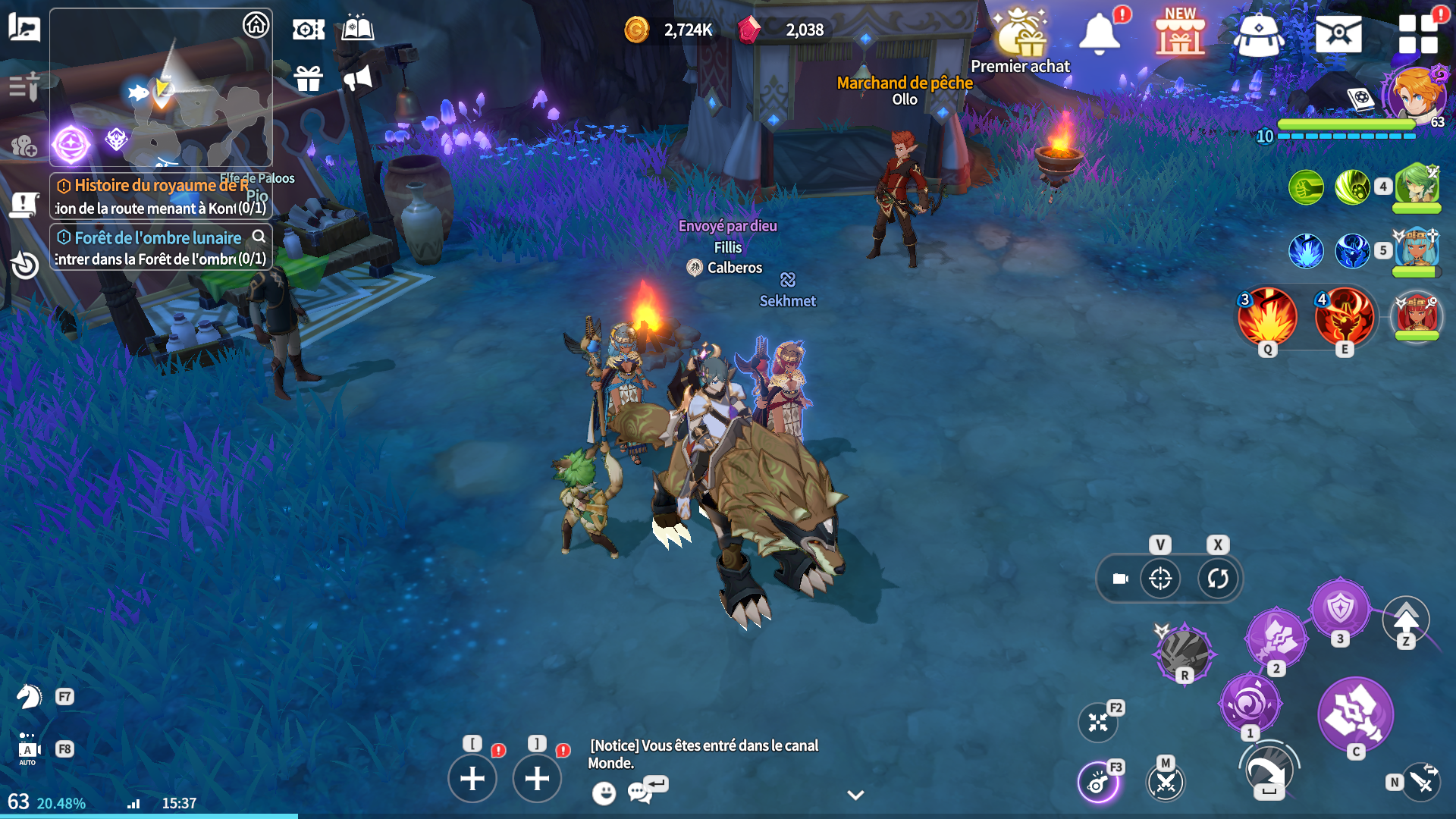This screenshot has height=819, width=1456.
Task: Click the home icon on minimap
Action: point(256,25)
